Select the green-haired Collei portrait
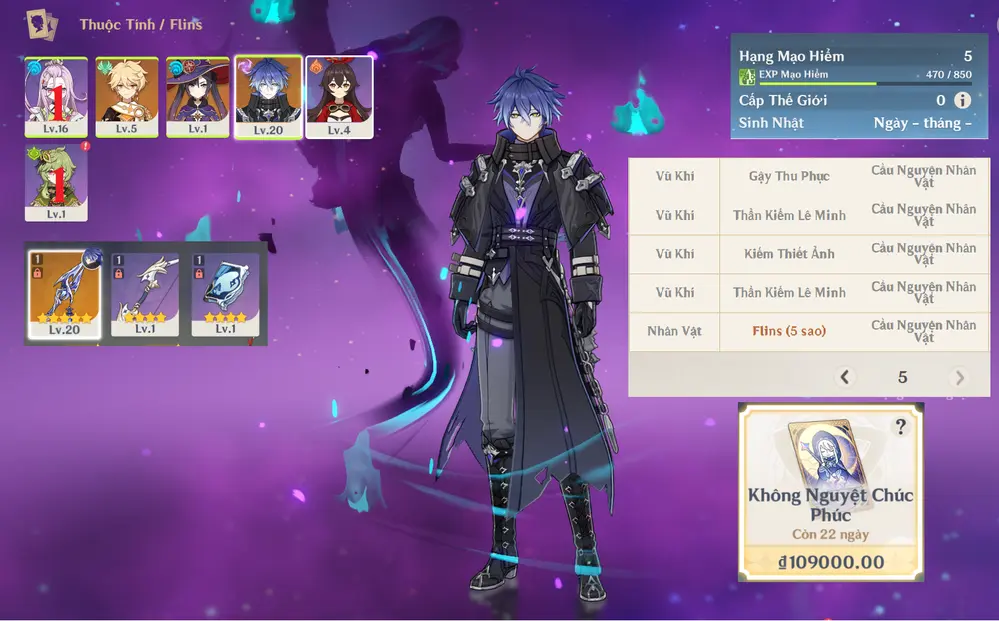Screen dimensions: 999x621 click(56, 182)
